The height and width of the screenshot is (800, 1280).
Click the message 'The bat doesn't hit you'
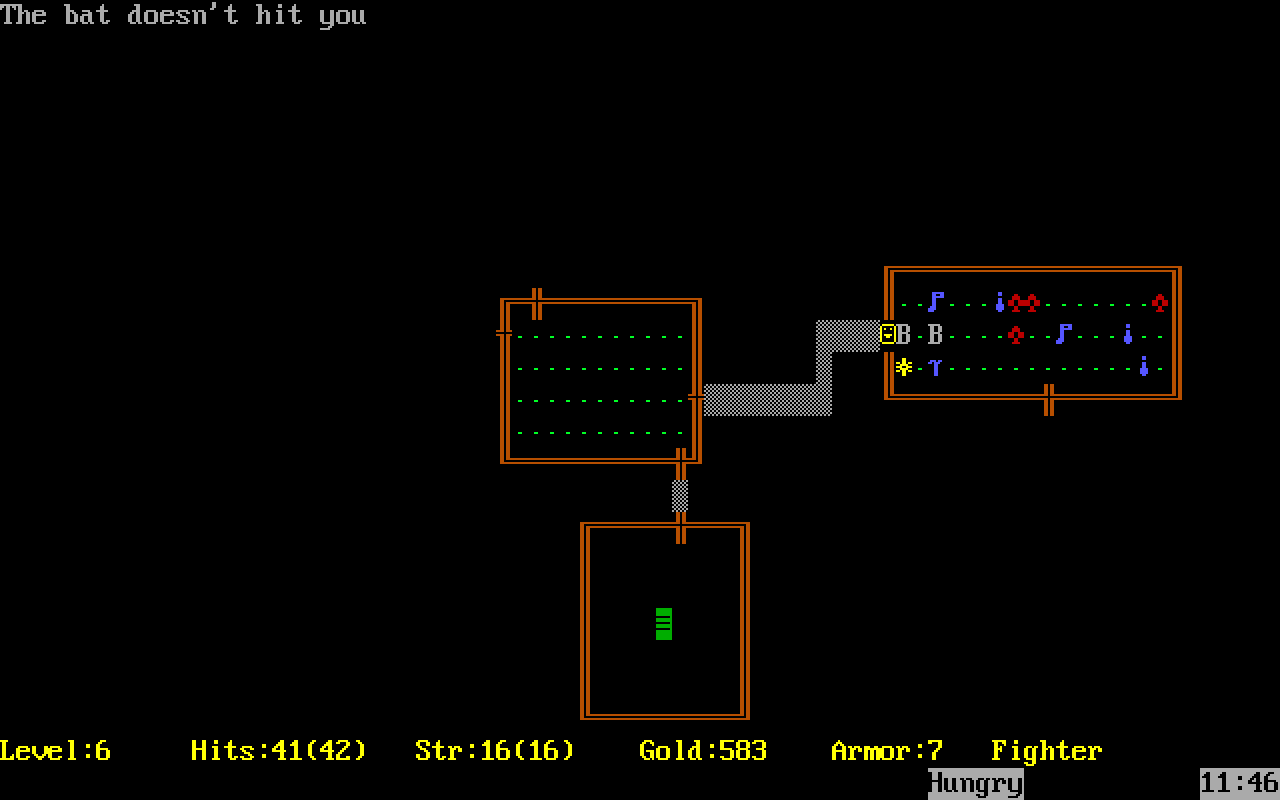[183, 15]
